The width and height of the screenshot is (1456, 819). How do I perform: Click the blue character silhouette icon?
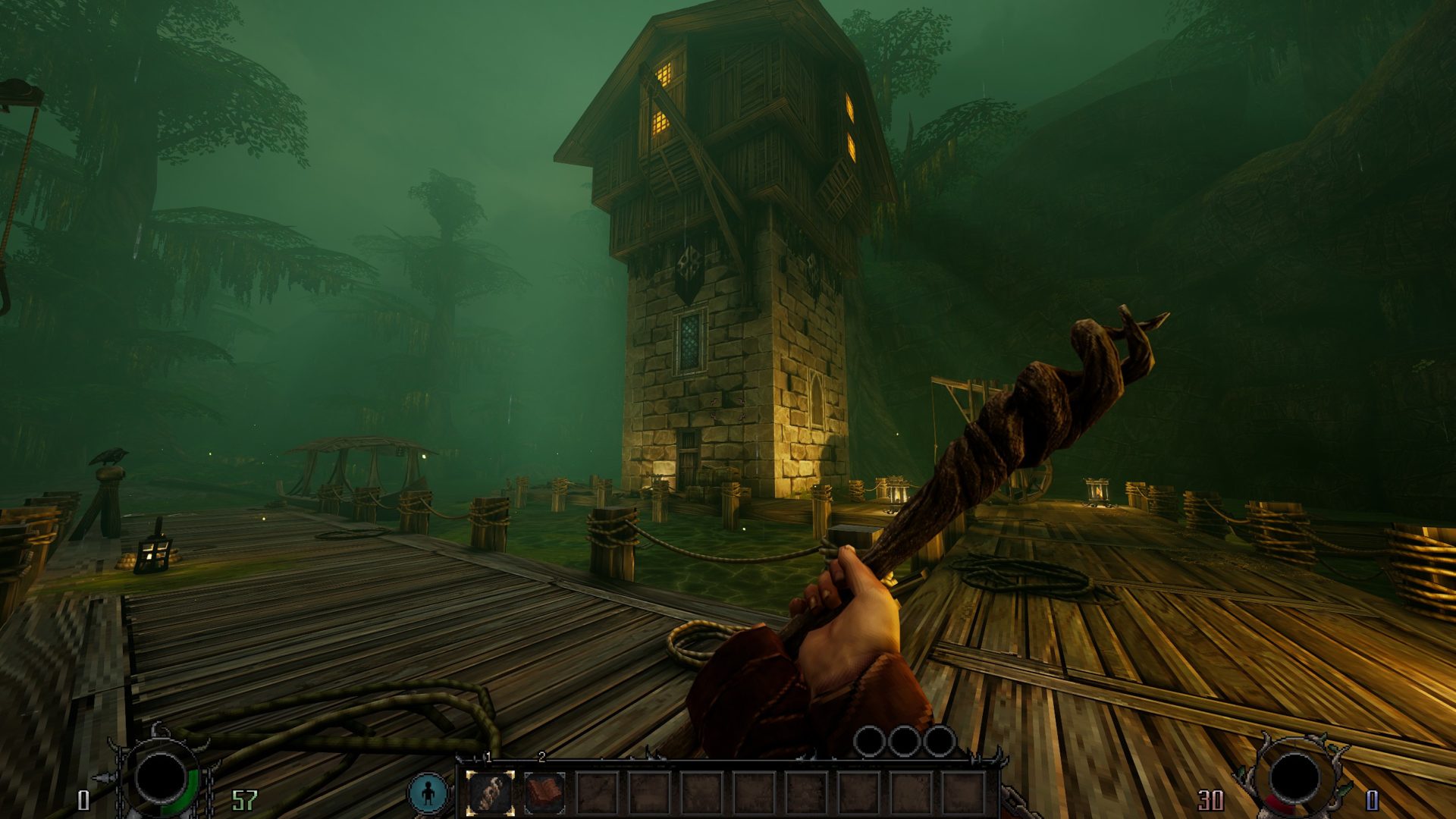tap(428, 792)
